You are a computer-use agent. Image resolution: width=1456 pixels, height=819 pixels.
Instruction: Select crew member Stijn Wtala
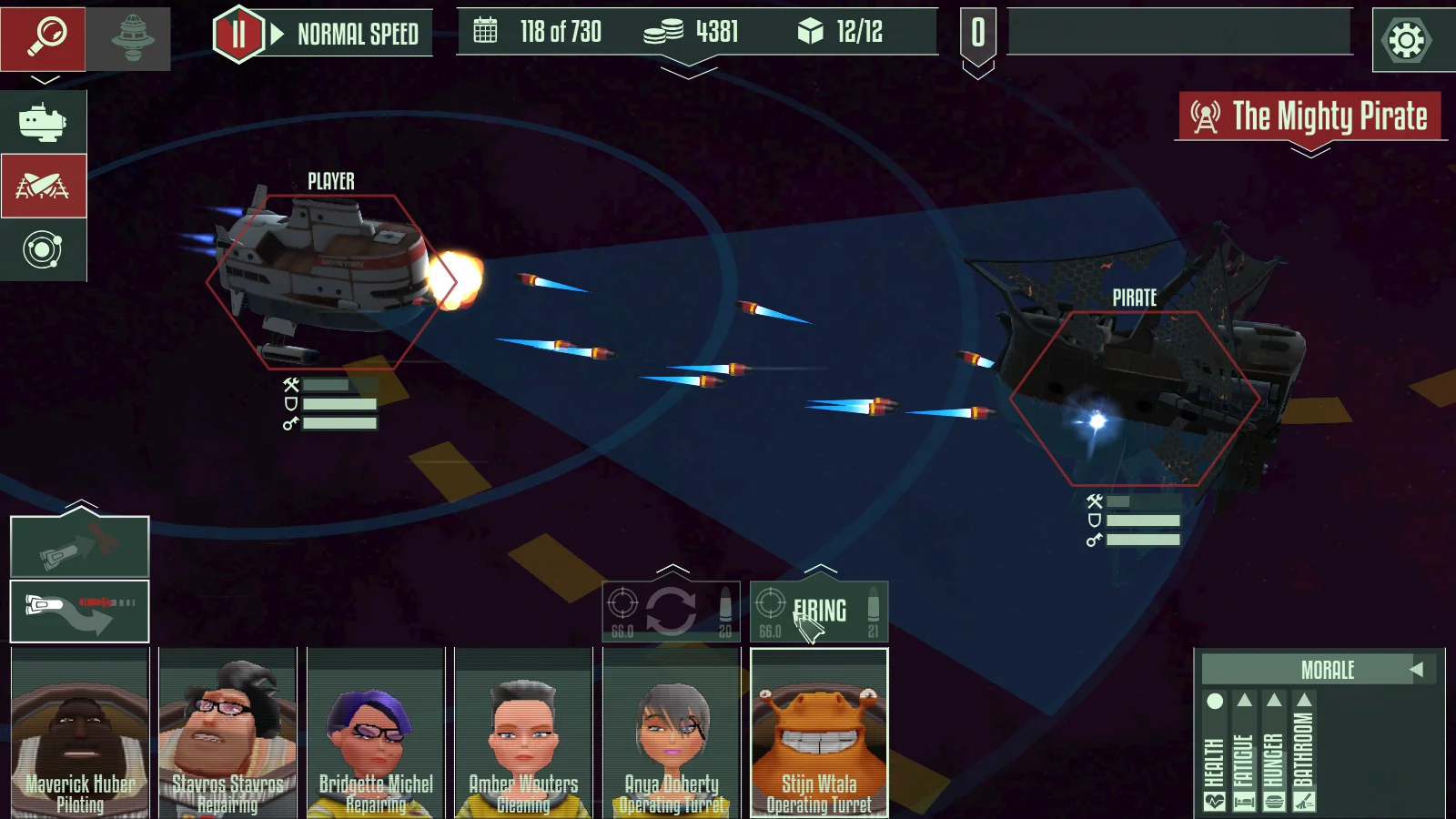(x=819, y=733)
